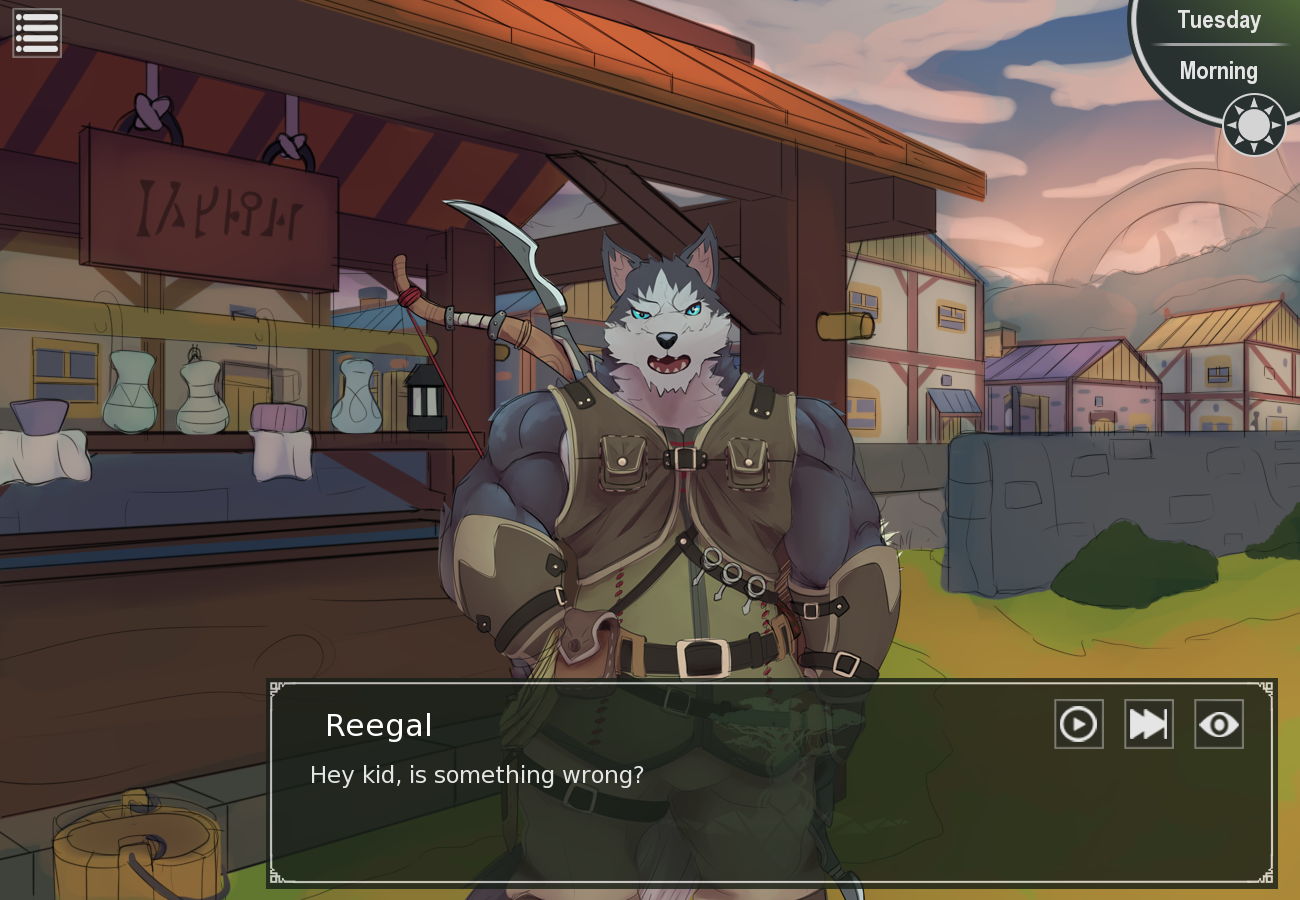Click the sun time-of-day icon
The width and height of the screenshot is (1300, 900).
(x=1253, y=125)
